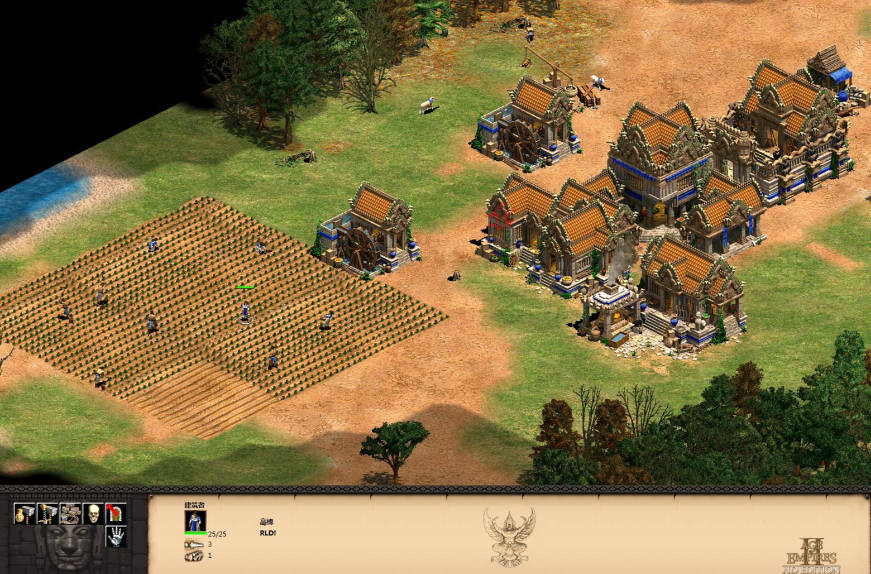Viewport: 871px width, 574px height.
Task: Activate the stop command hand icon
Action: 116,537
